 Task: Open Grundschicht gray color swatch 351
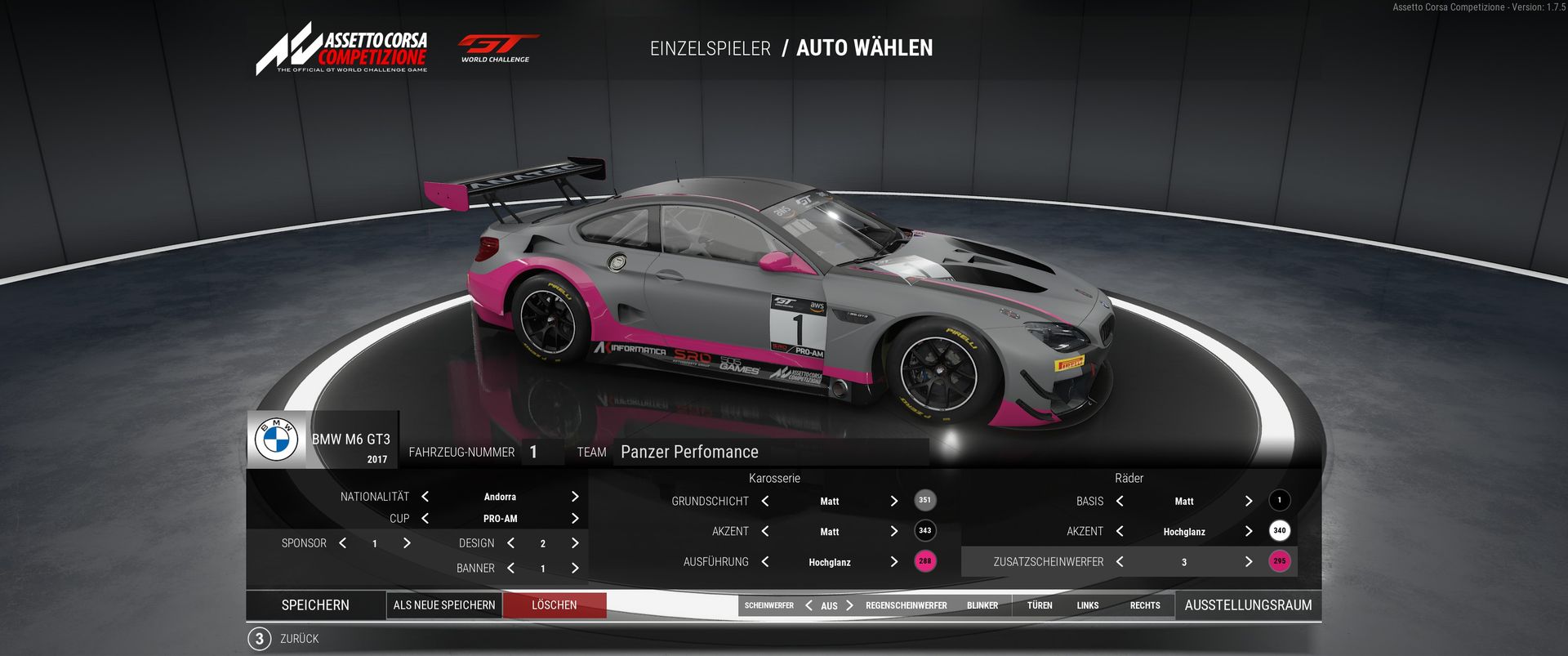[x=924, y=501]
